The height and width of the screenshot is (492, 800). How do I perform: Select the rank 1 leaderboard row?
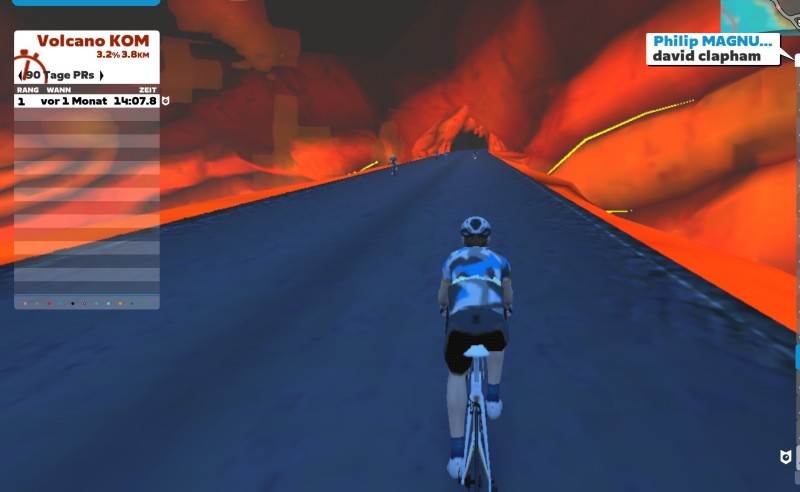(87, 101)
